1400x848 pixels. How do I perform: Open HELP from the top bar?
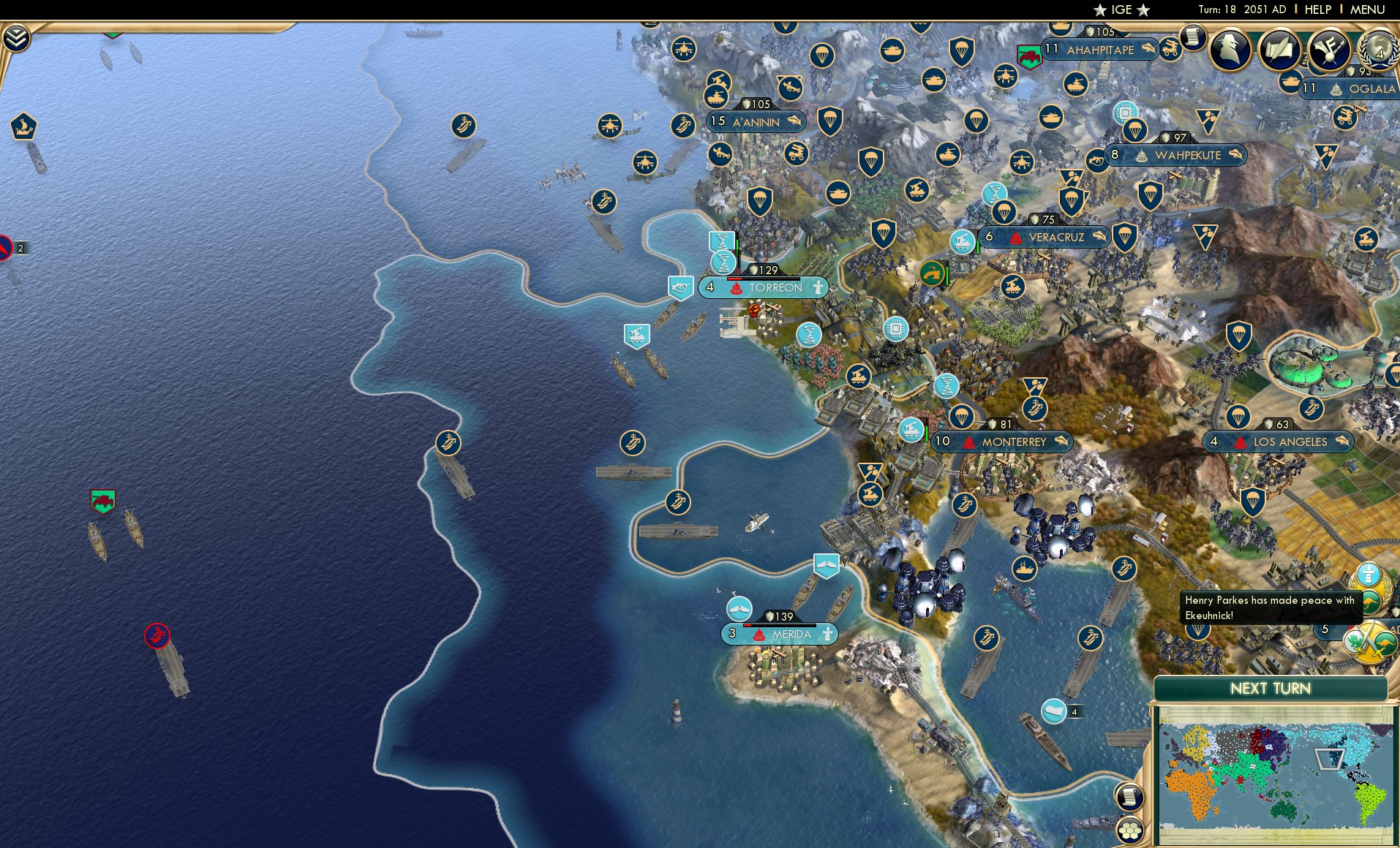[1317, 10]
